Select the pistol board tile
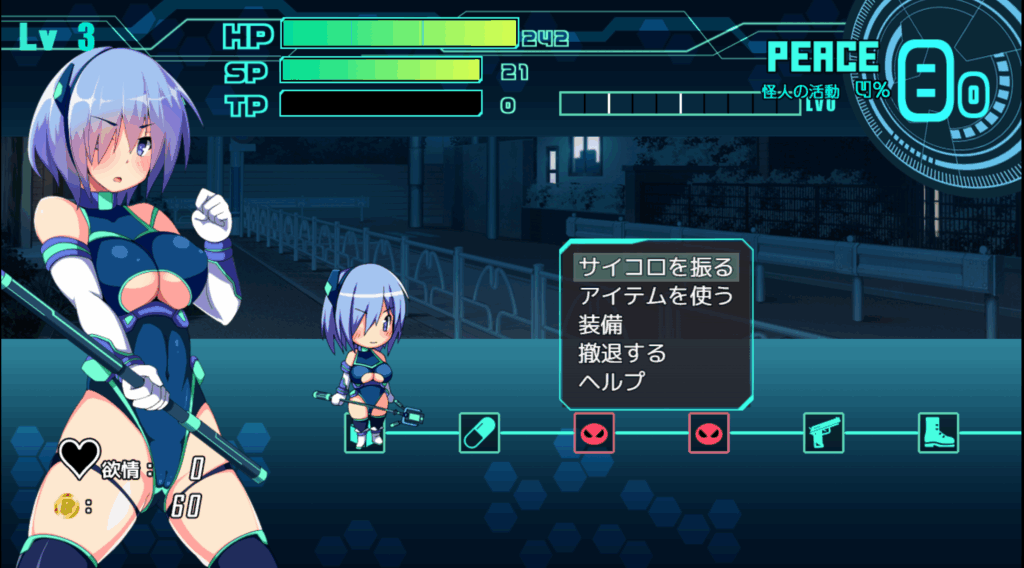 (x=823, y=433)
